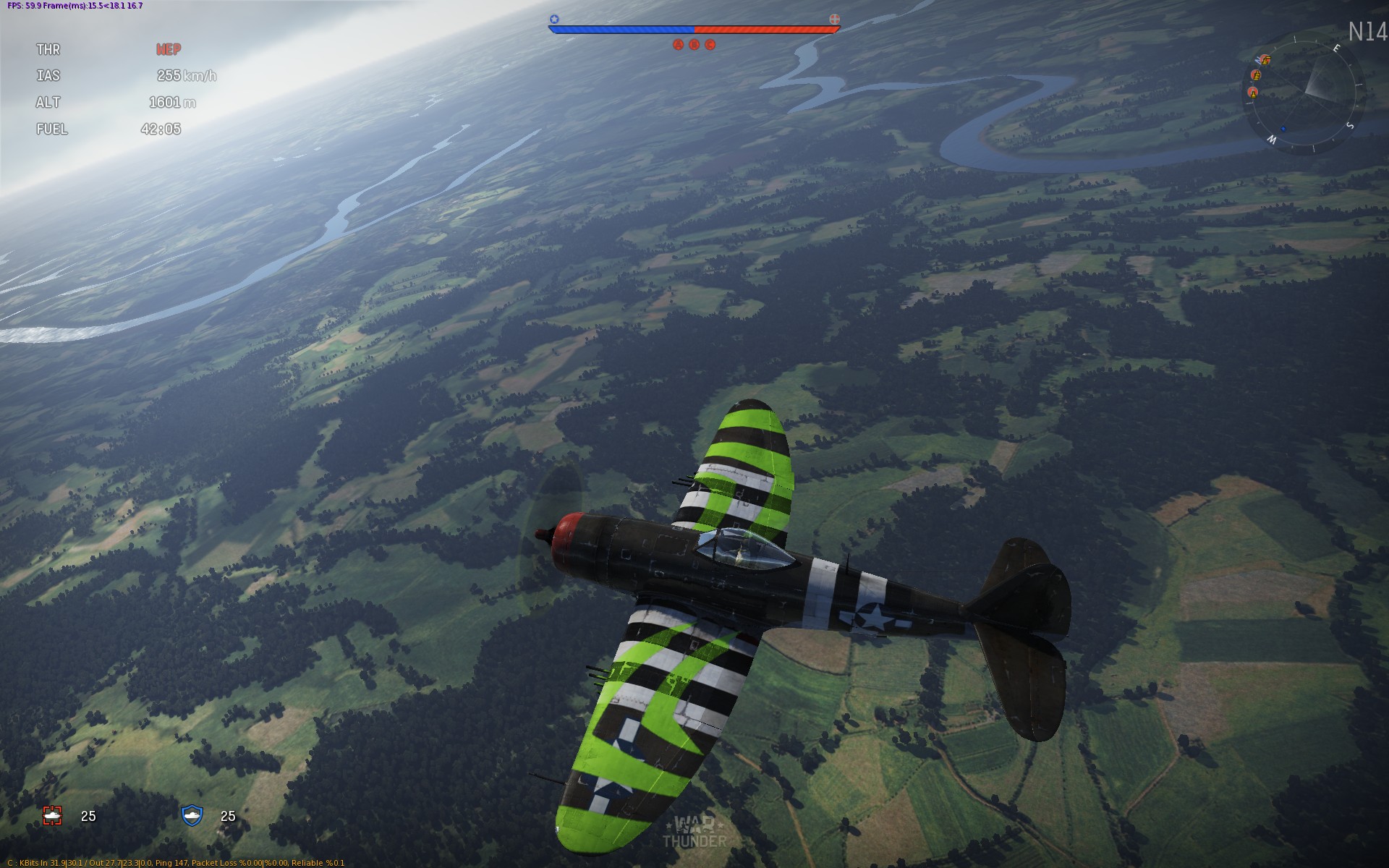Image resolution: width=1389 pixels, height=868 pixels.
Task: Click the blue star team emblem
Action: (554, 20)
